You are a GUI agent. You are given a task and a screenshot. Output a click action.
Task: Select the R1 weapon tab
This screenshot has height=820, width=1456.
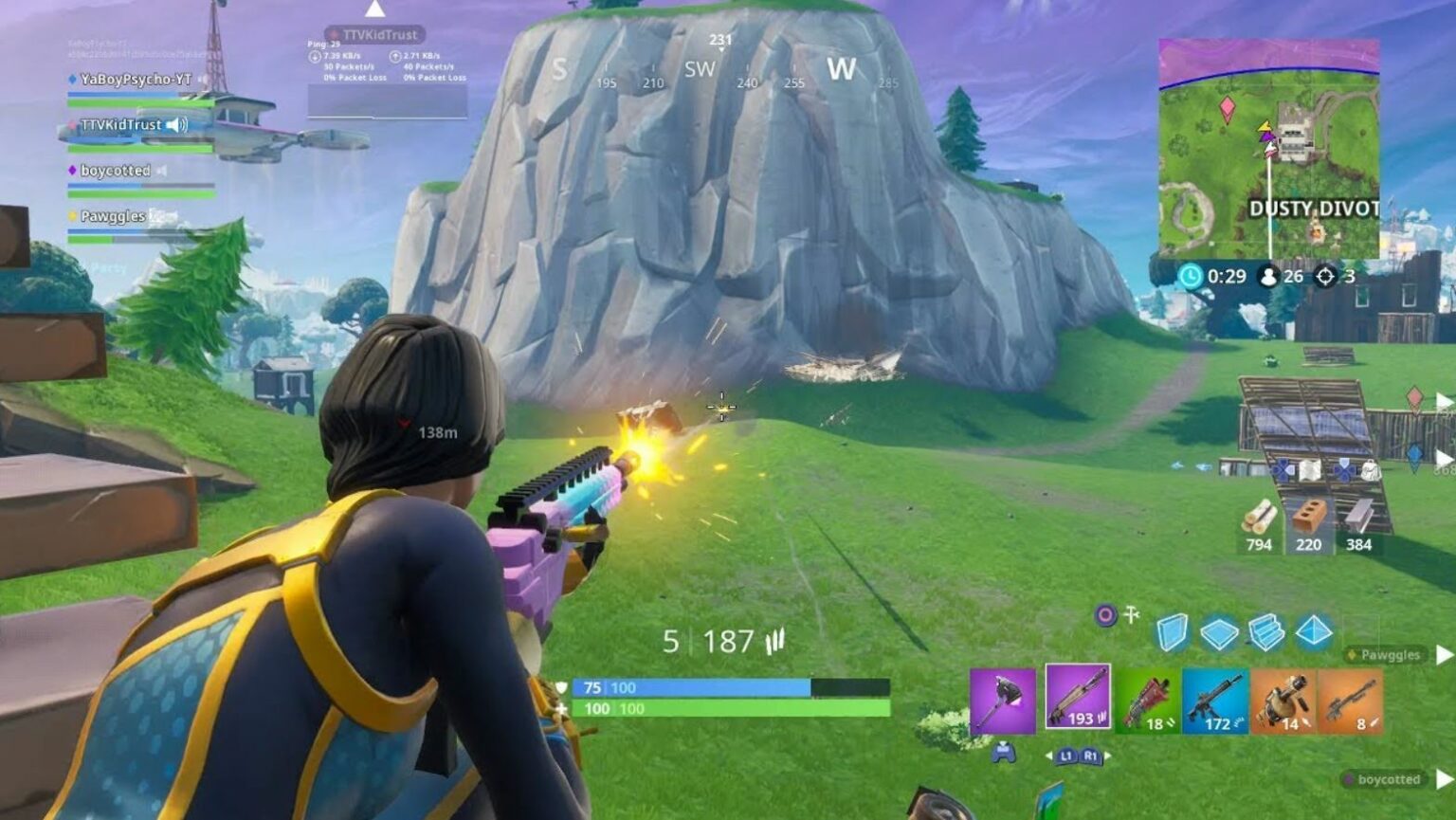click(x=1090, y=756)
